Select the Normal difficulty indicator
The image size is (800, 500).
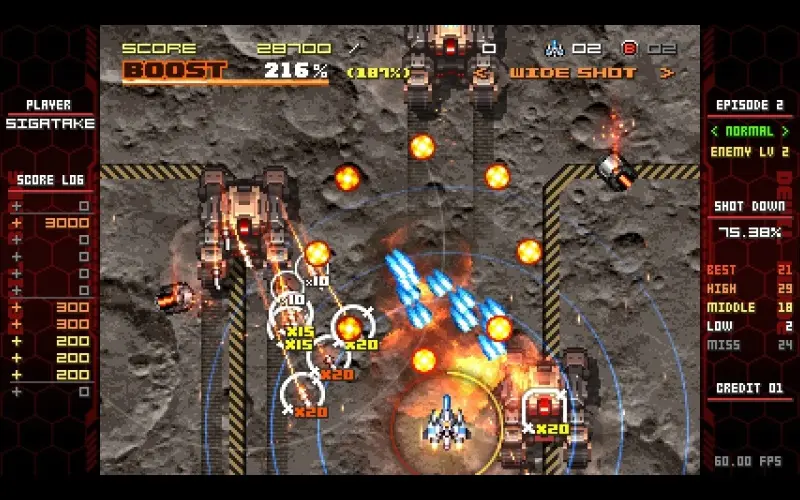[748, 130]
